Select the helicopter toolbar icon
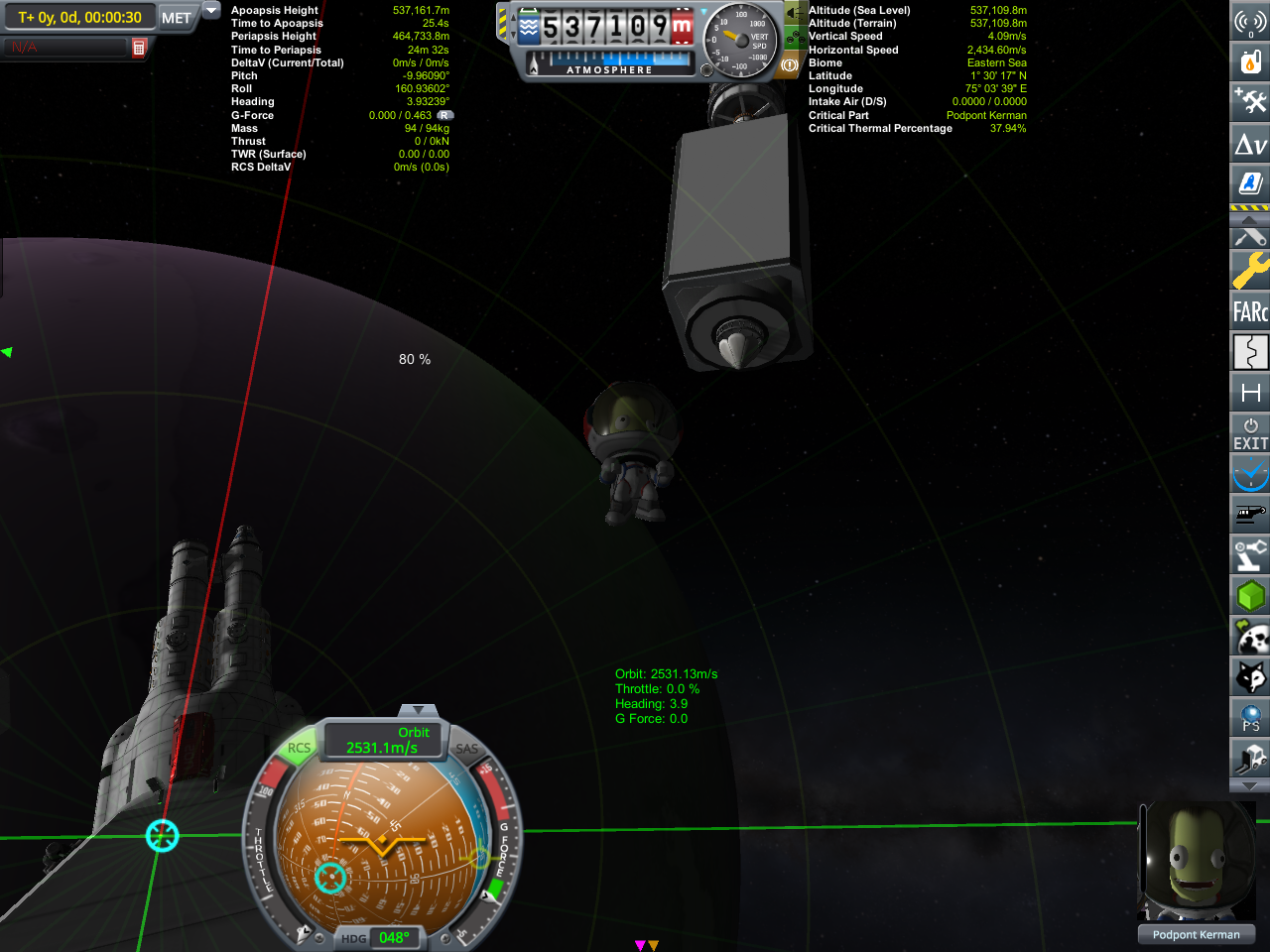 pos(1250,515)
